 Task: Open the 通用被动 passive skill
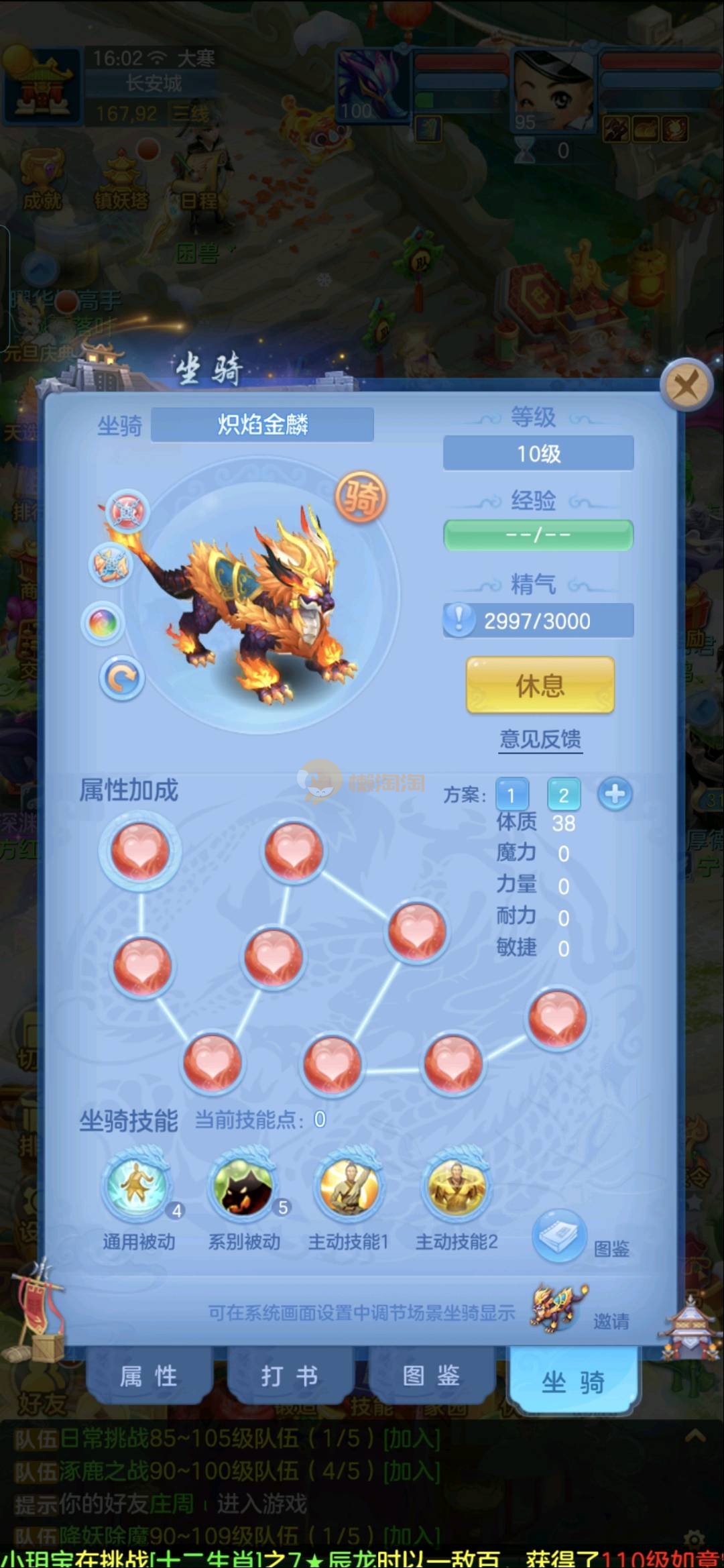click(x=139, y=1186)
